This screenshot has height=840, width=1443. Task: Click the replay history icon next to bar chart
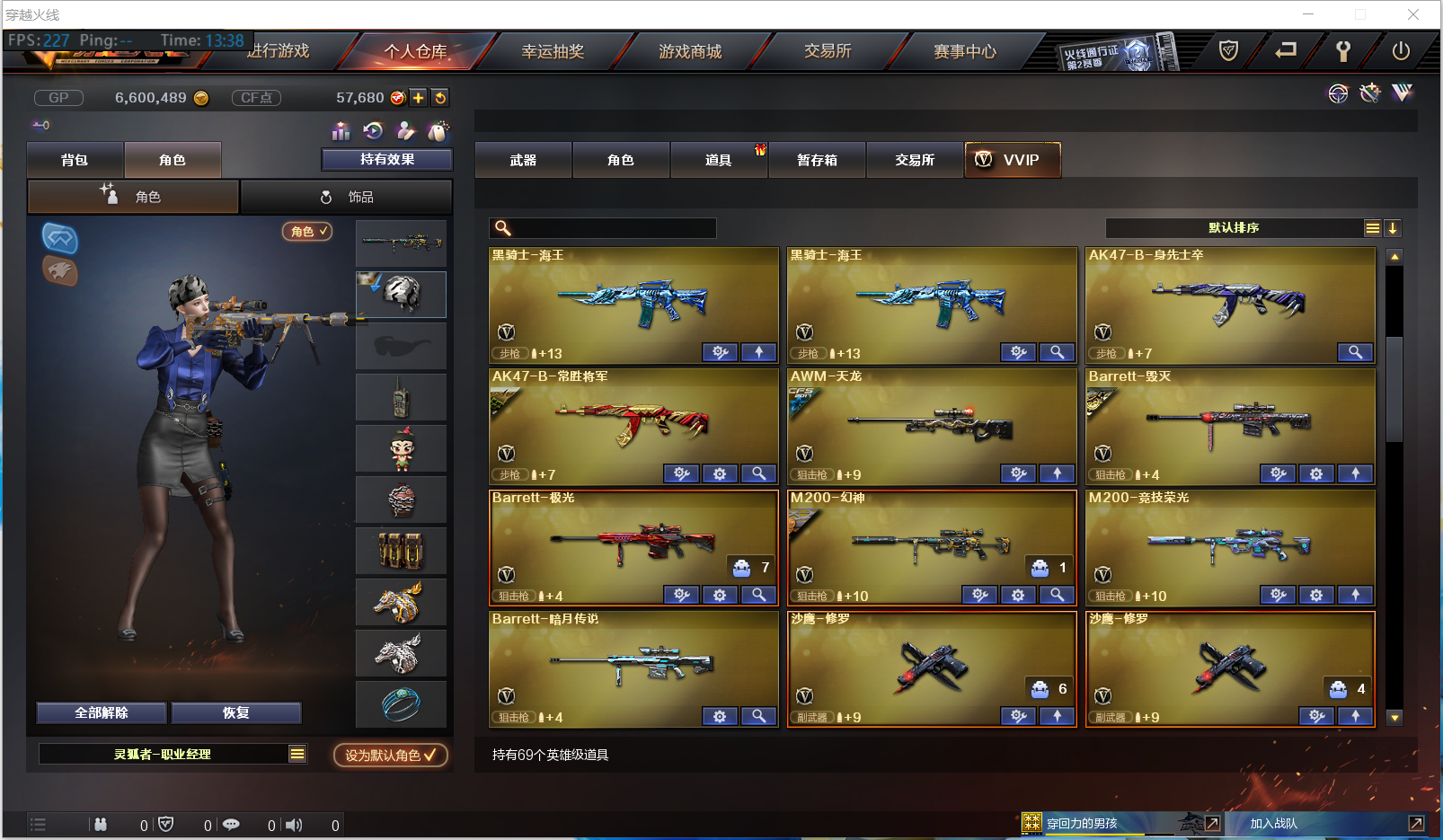pos(373,131)
